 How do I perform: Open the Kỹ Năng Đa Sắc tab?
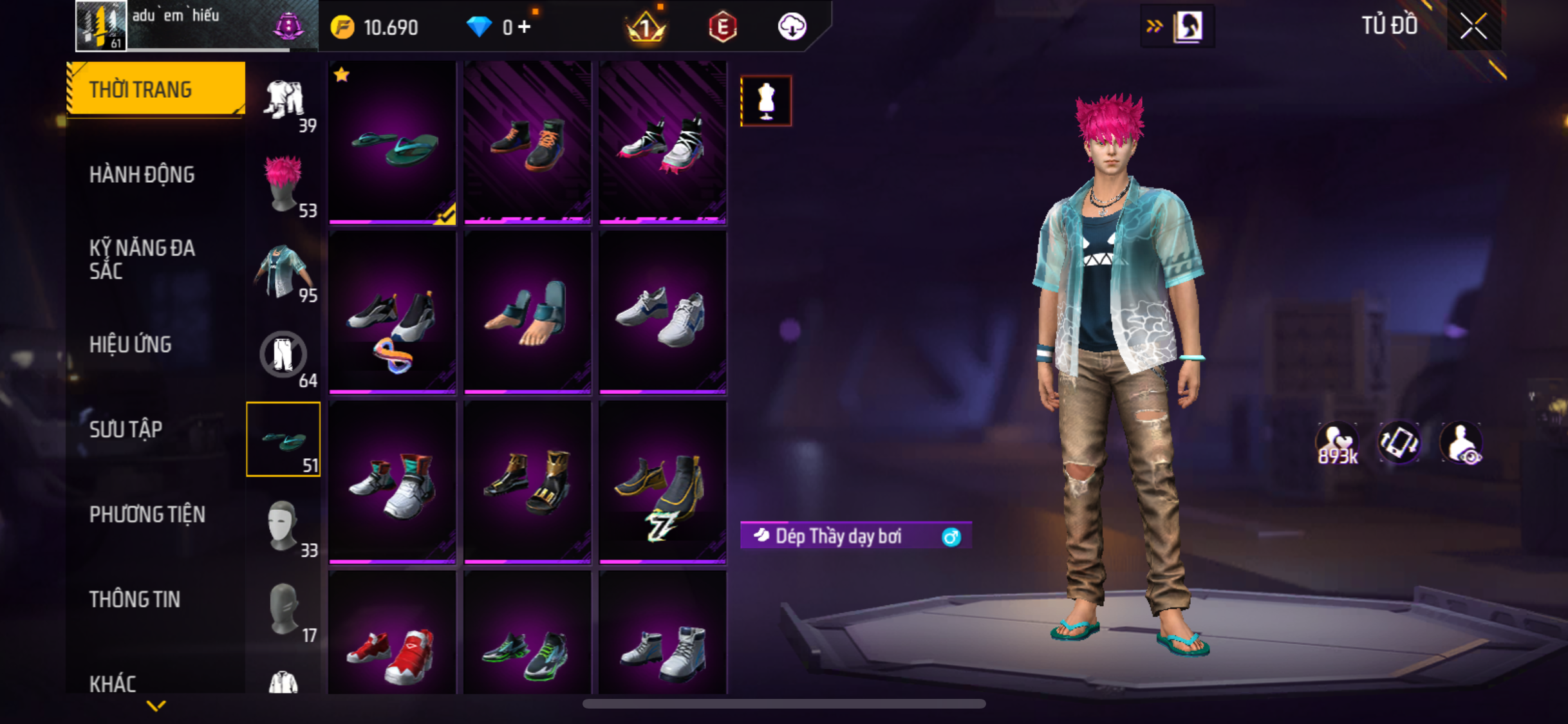pyautogui.click(x=142, y=259)
